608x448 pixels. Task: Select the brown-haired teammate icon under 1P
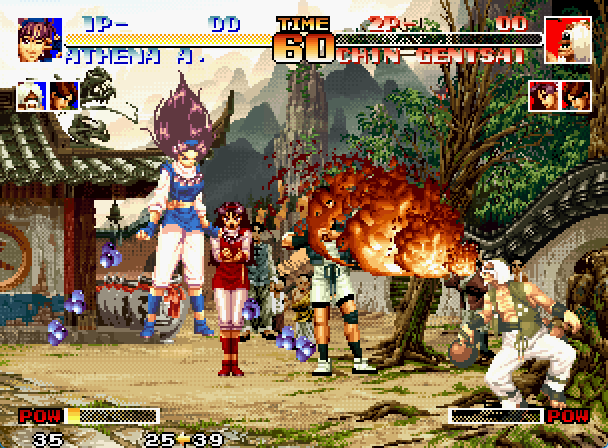click(x=63, y=96)
